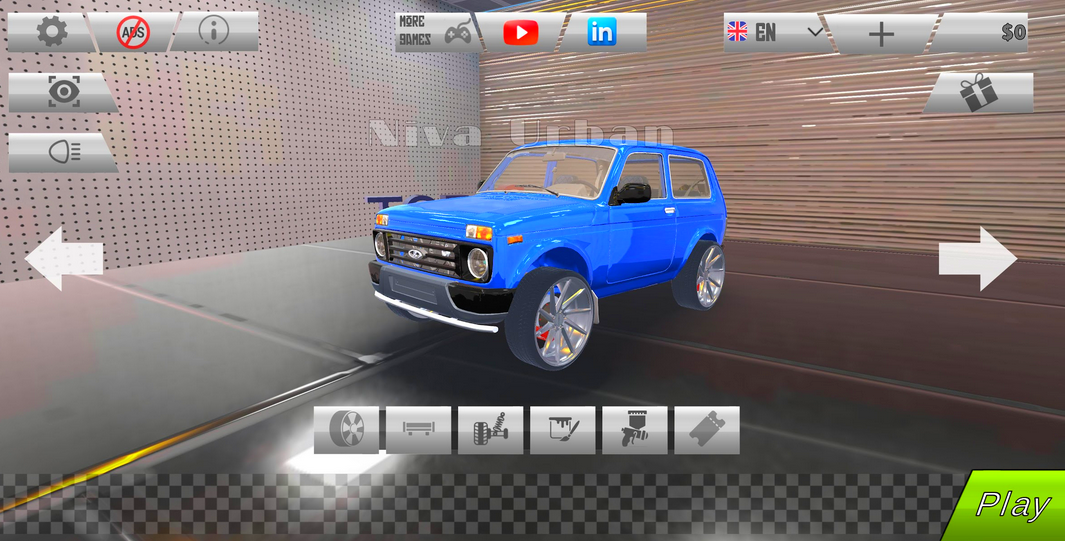Show the info panel
Screen dimensions: 1065x541
tap(213, 32)
